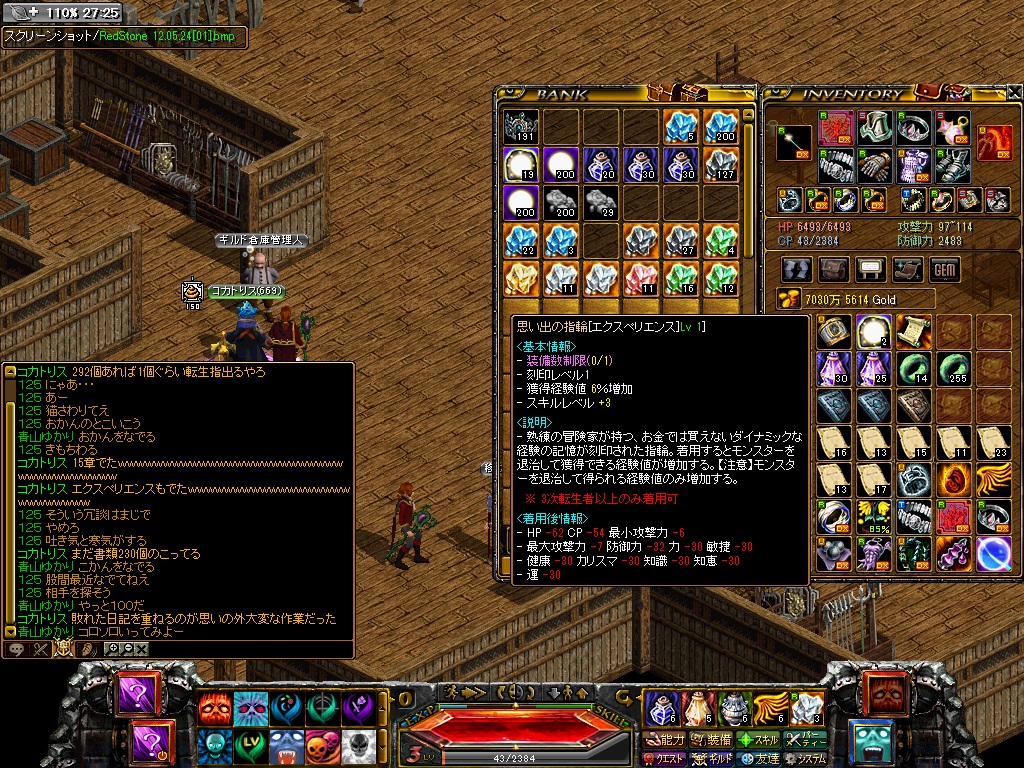Click the bank scroll-up arrow
This screenshot has width=1024, height=768.
pyautogui.click(x=748, y=115)
